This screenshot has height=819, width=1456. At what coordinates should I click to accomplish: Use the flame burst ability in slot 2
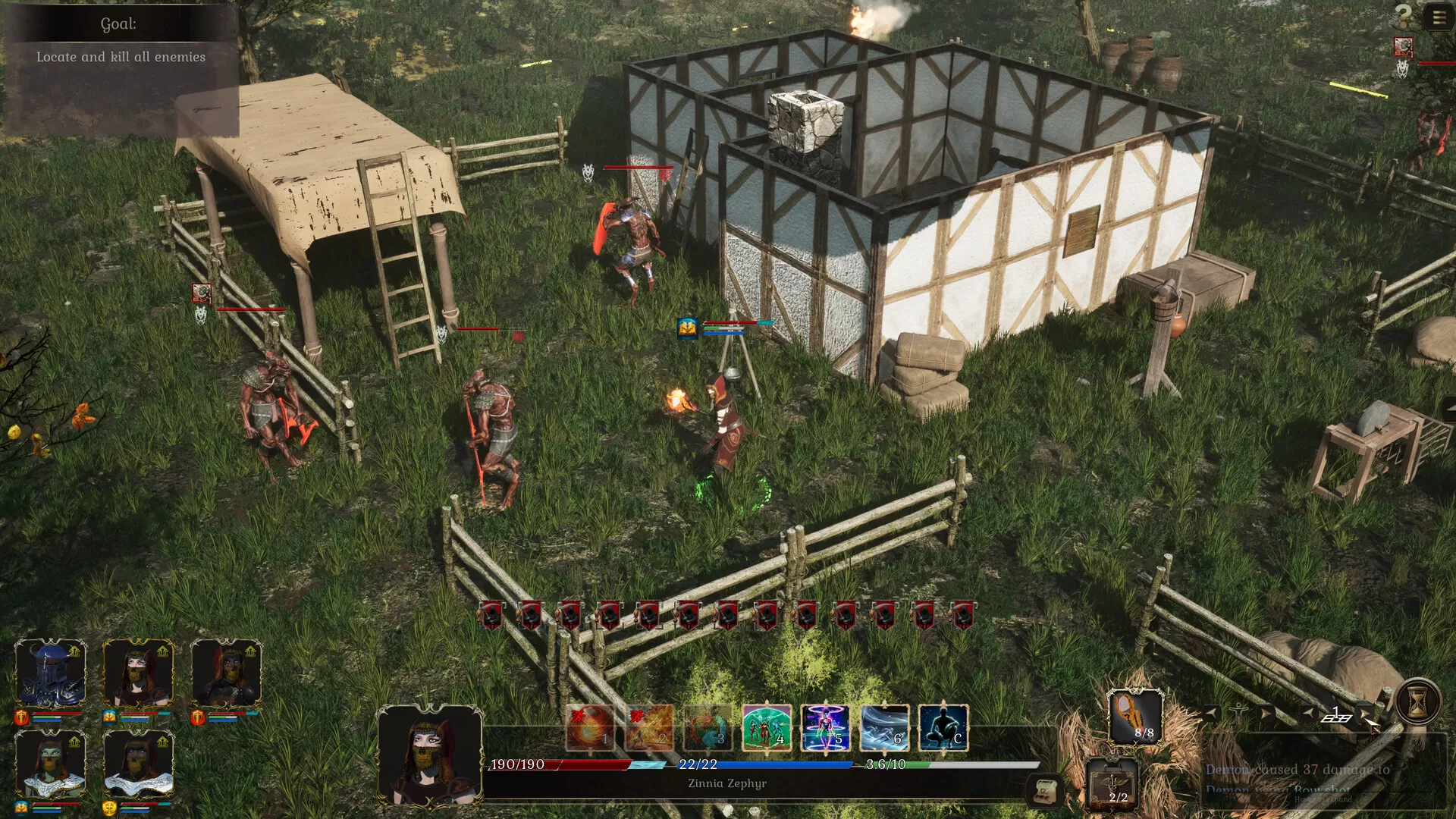coord(649,728)
